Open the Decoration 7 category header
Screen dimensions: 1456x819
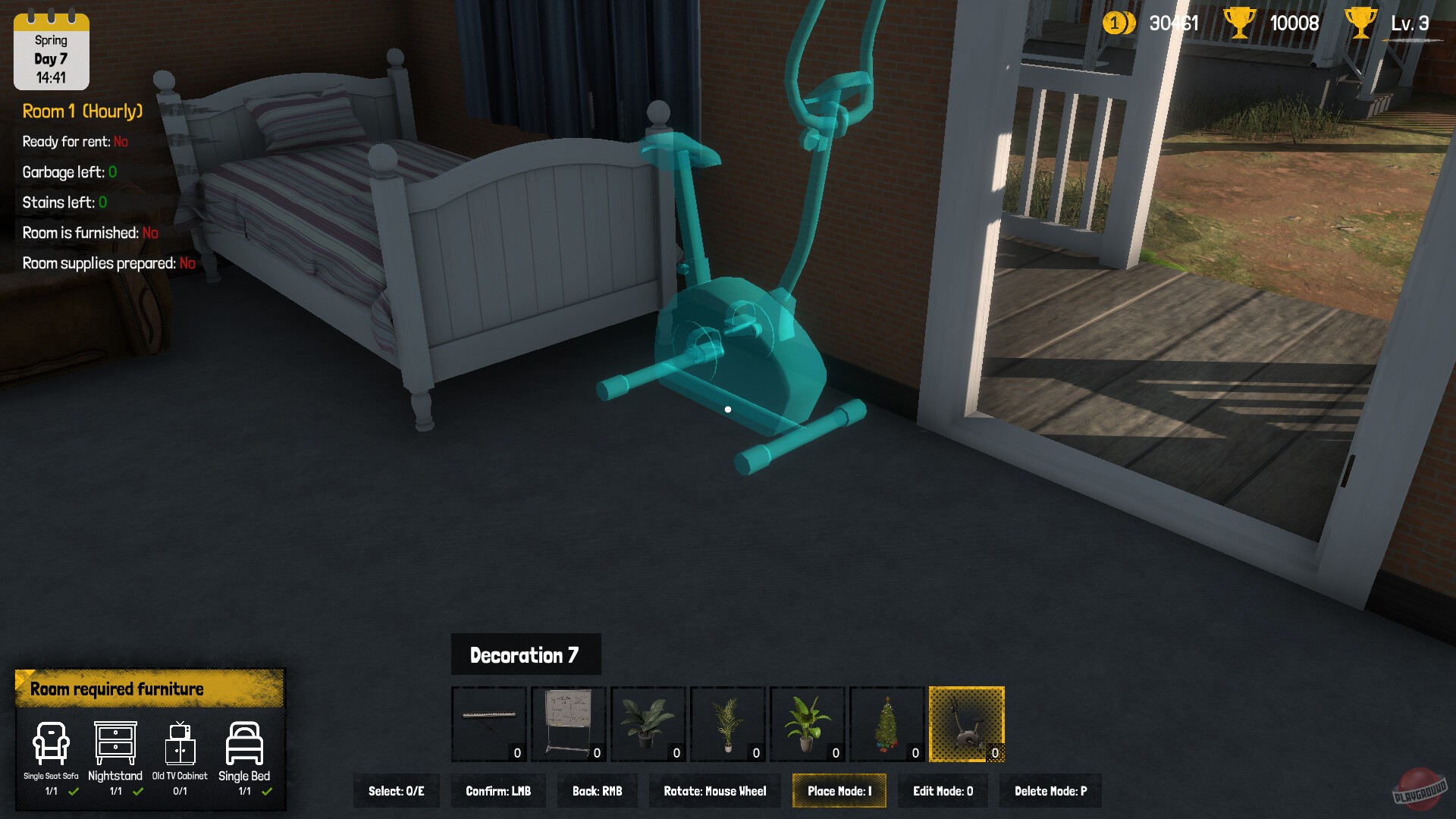click(x=526, y=654)
